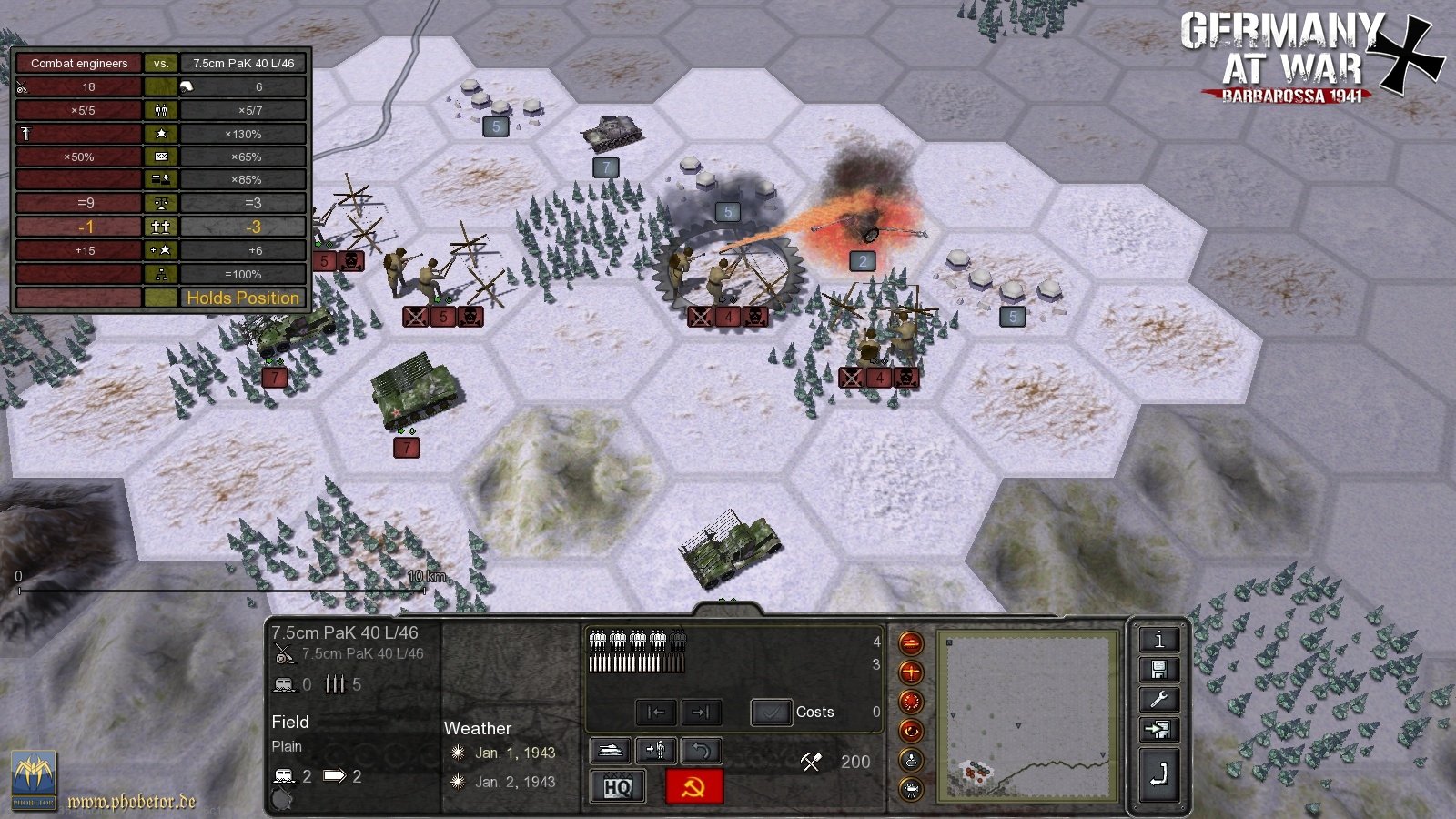Screen dimensions: 1456x819
Task: Click the battlefield minimap
Action: click(1027, 716)
